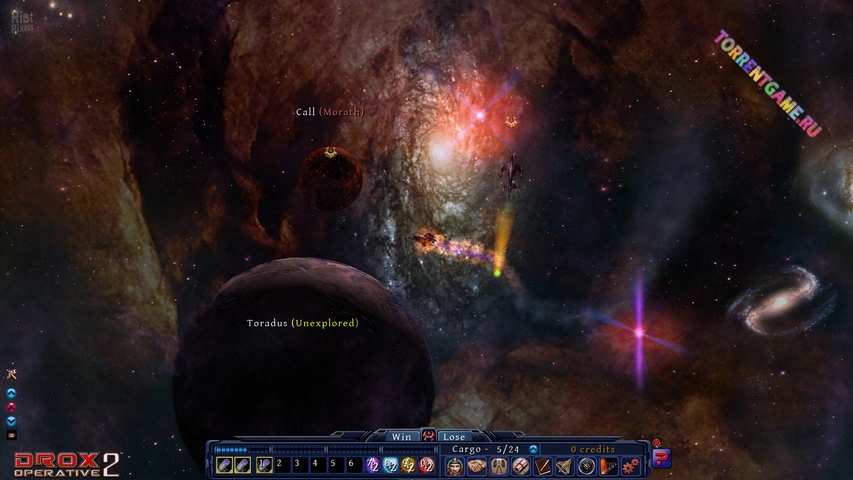Click the red emblem between Win and Lose
Image resolution: width=853 pixels, height=480 pixels.
coord(428,437)
